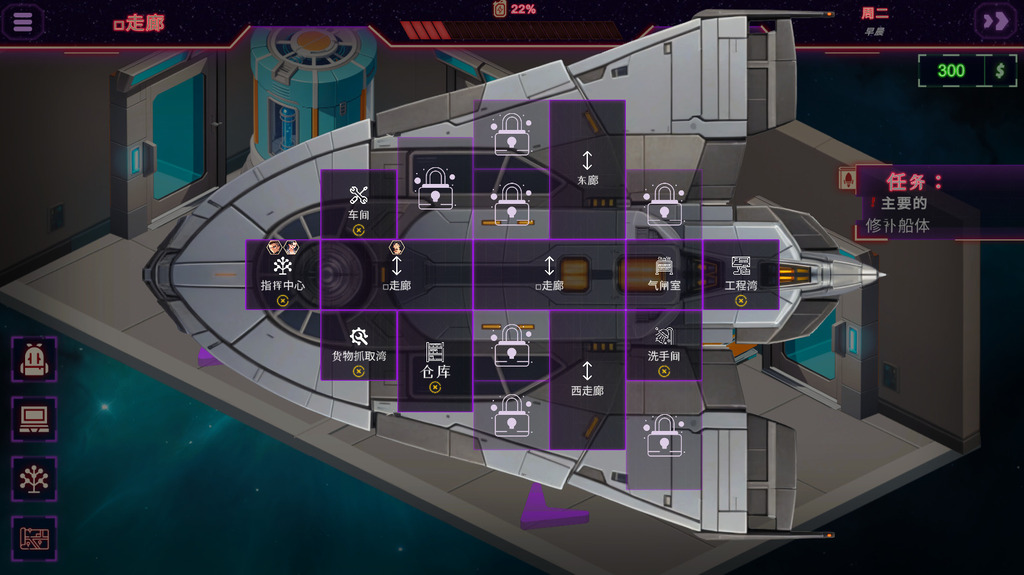Select the 洗手间 restroom tile
The width and height of the screenshot is (1024, 575).
point(664,346)
